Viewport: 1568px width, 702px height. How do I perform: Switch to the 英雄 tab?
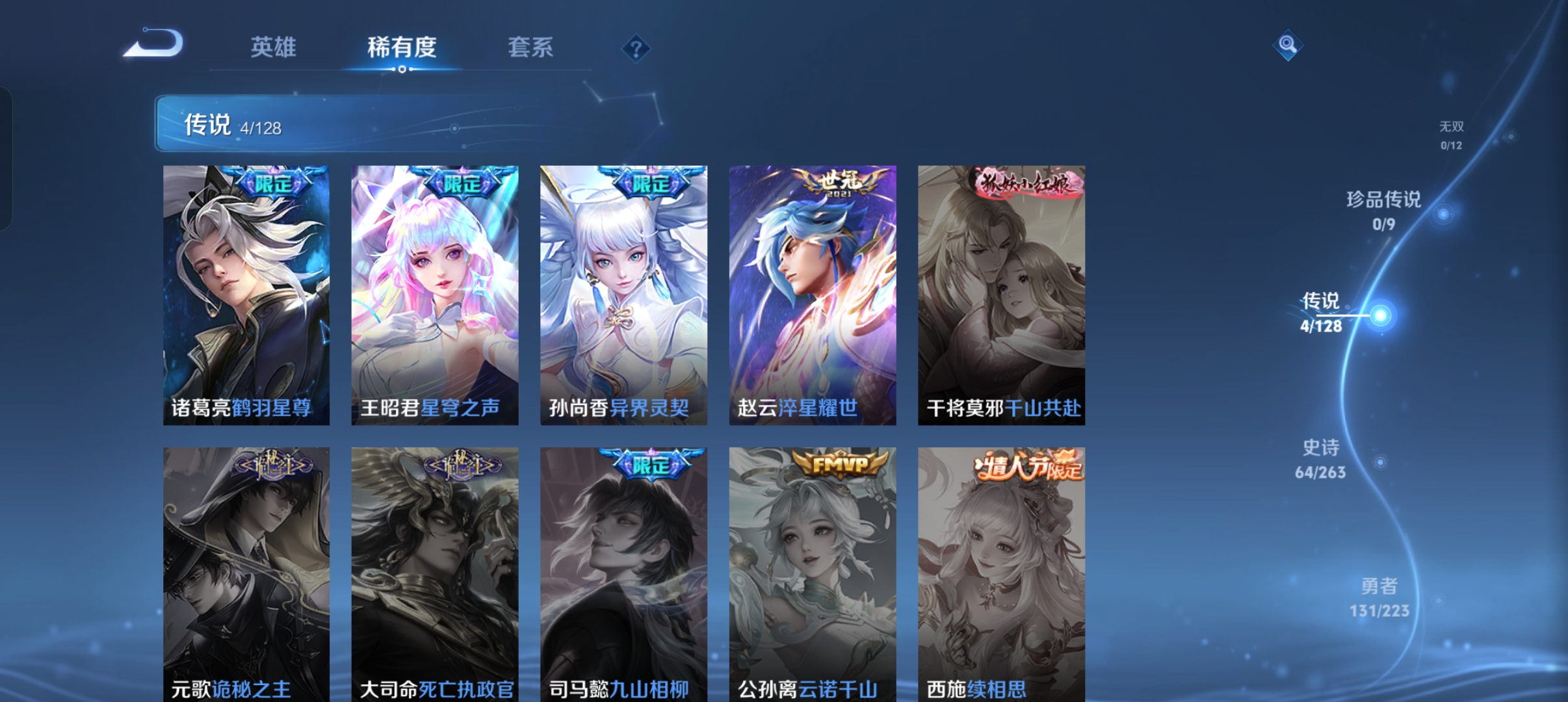273,47
